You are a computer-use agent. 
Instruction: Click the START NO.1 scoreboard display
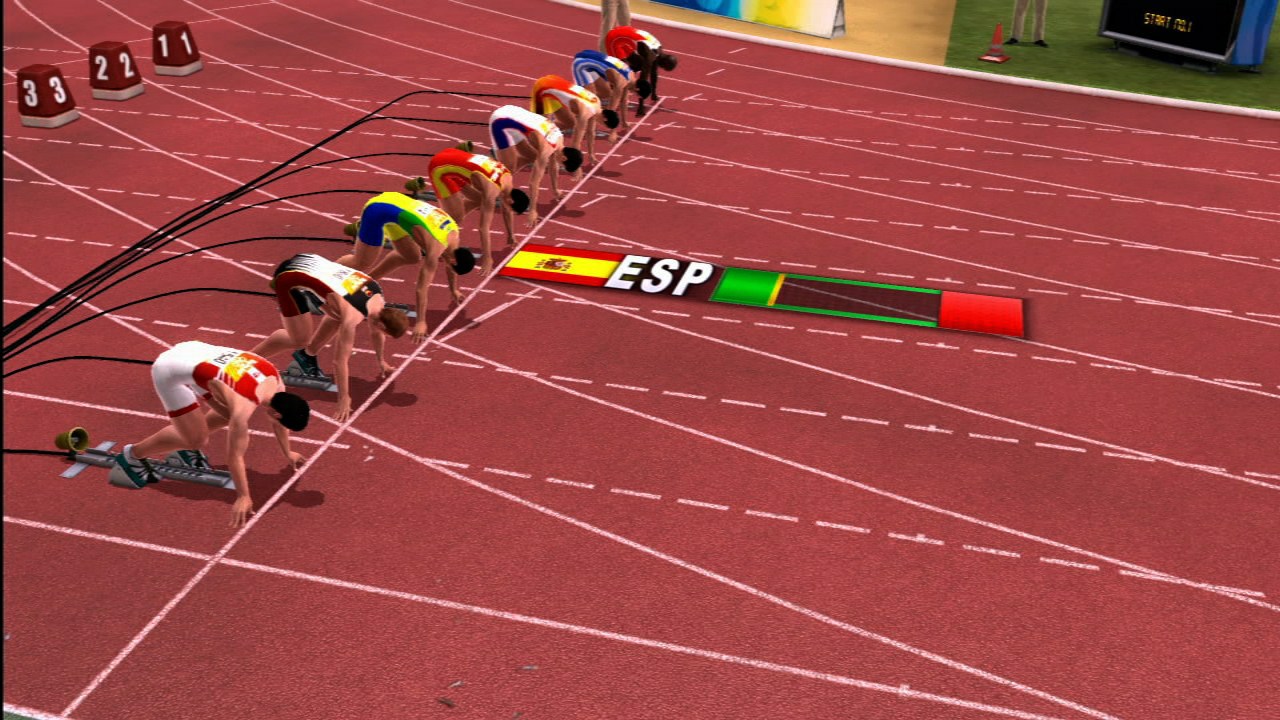tap(1170, 18)
